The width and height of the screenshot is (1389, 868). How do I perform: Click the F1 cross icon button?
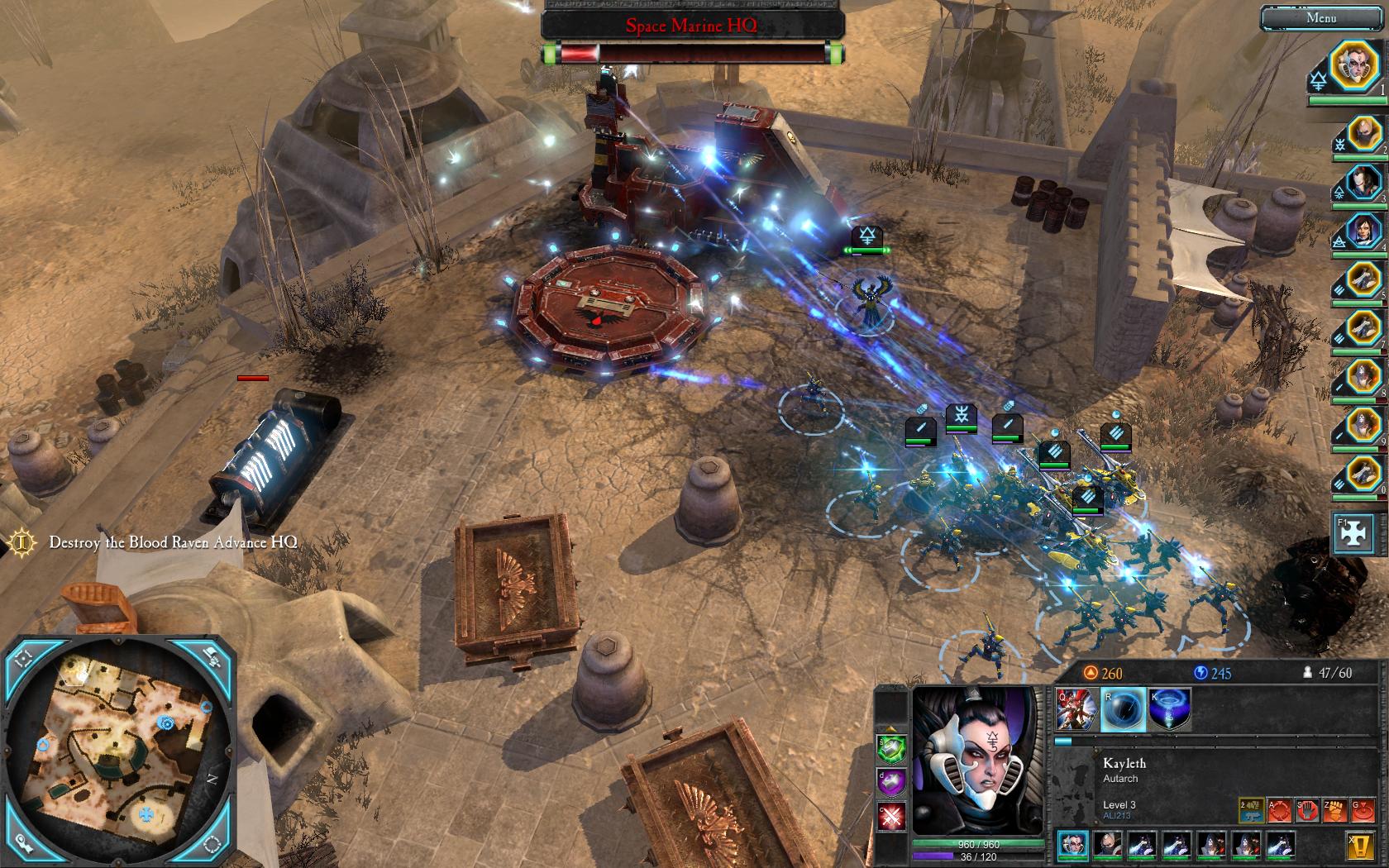pyautogui.click(x=1354, y=533)
